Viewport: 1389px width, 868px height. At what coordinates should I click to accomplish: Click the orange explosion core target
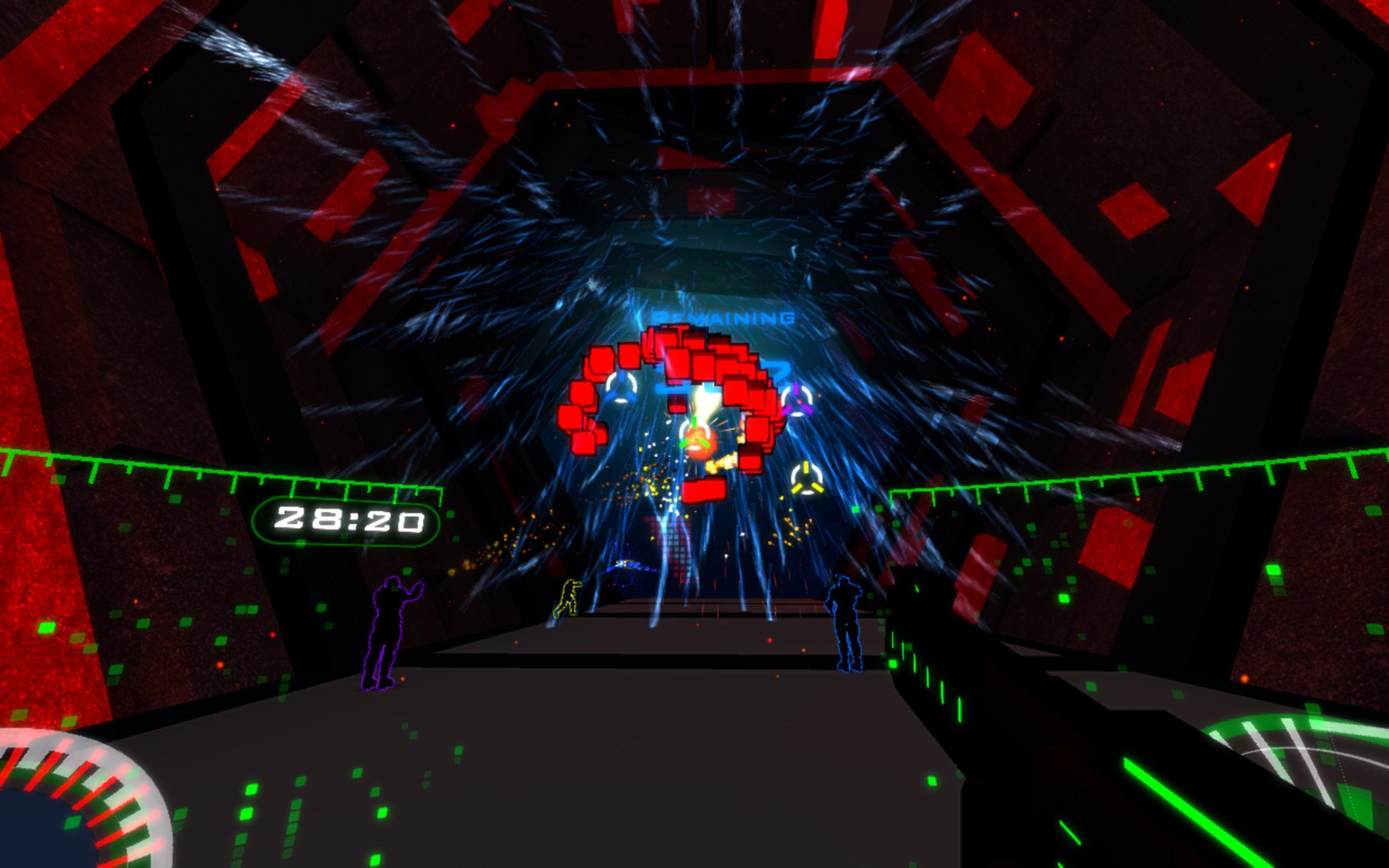pos(698,442)
